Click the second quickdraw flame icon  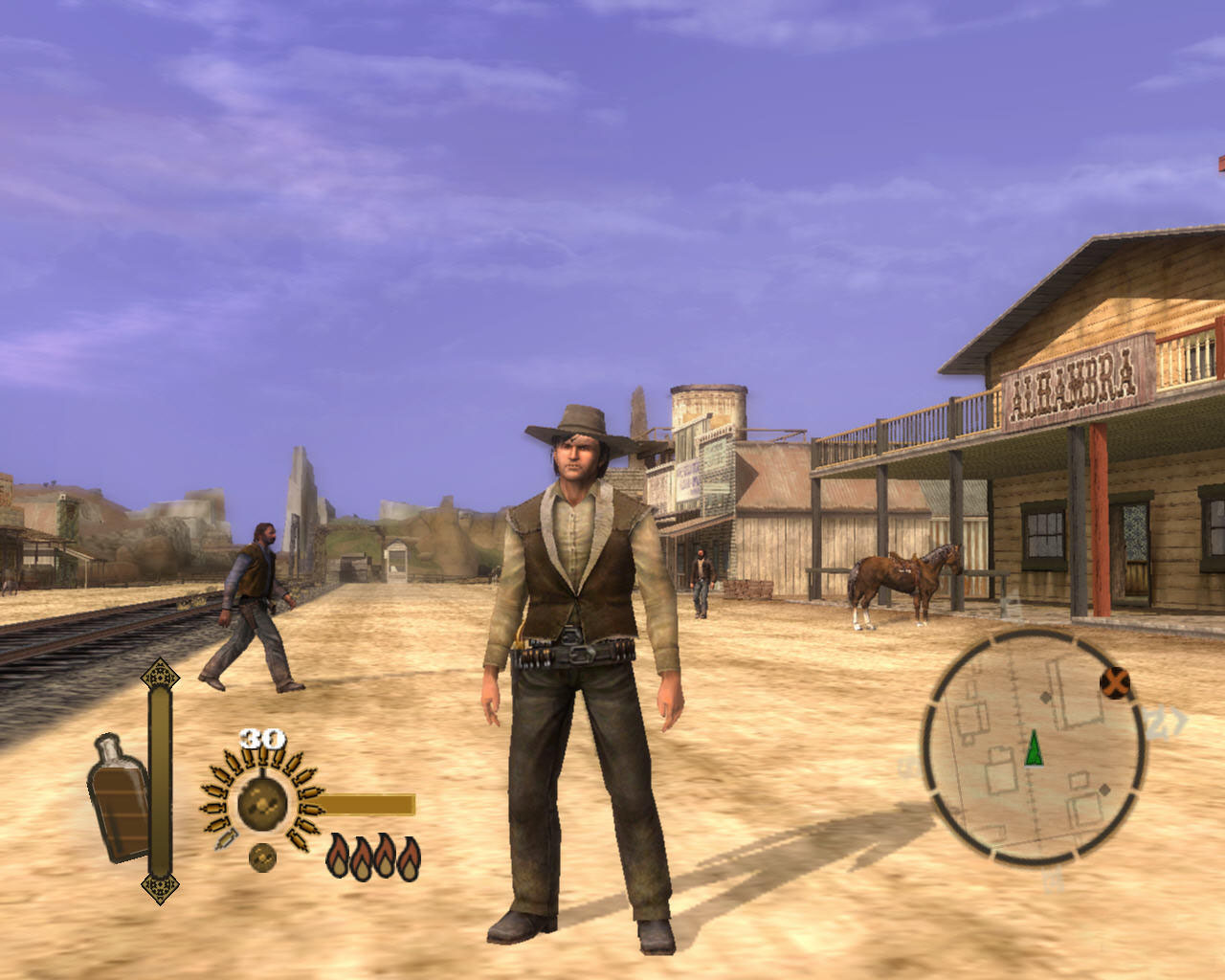tap(361, 856)
